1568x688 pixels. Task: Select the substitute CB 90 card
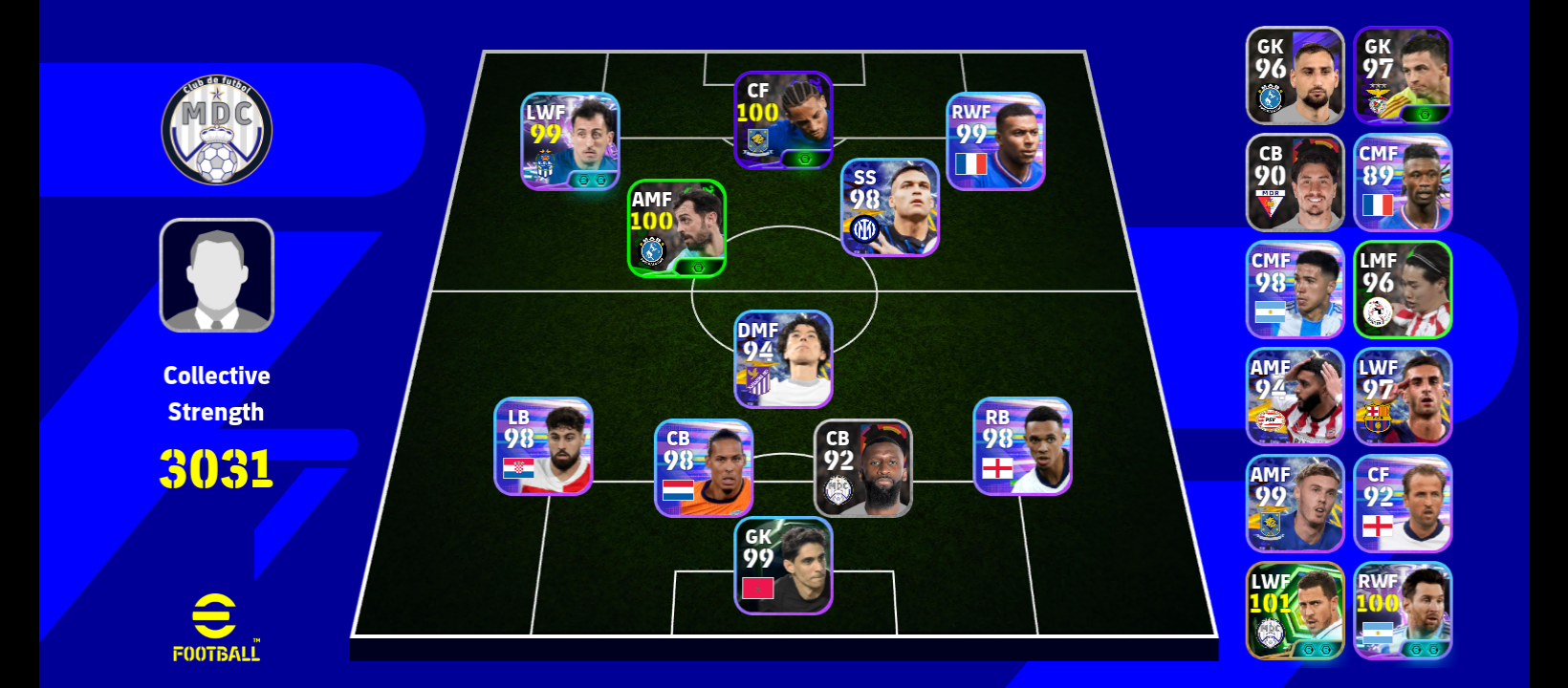click(1296, 183)
